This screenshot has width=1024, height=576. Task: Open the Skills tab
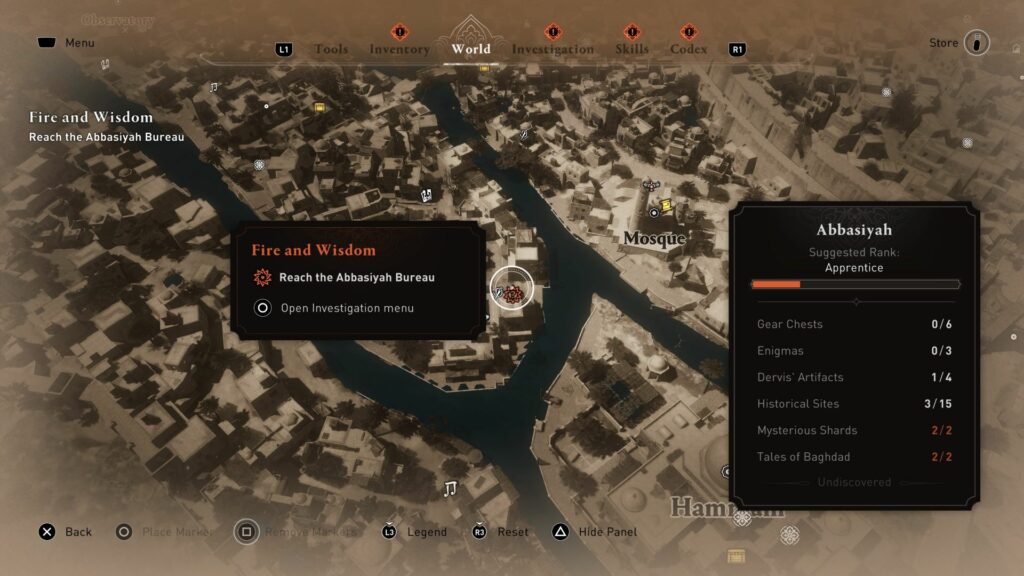tap(631, 49)
